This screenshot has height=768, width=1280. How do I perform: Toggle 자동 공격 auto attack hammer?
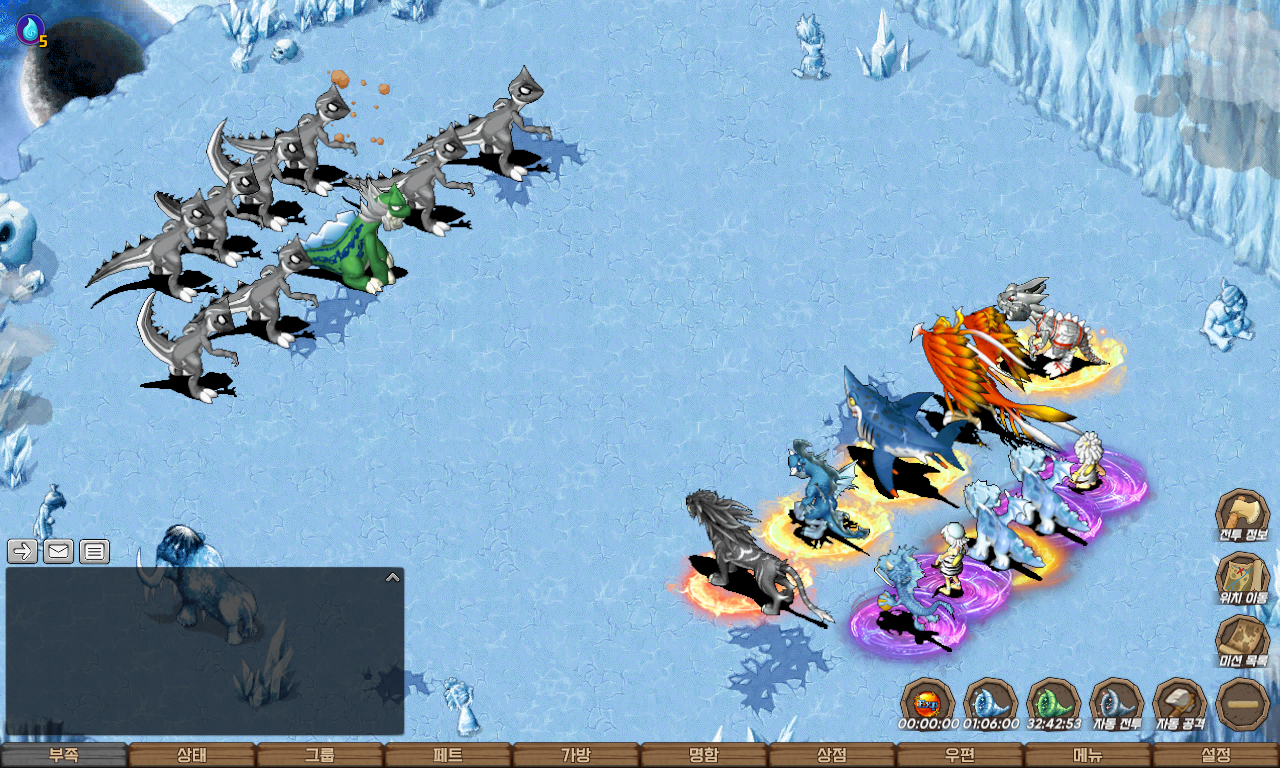coord(1180,703)
